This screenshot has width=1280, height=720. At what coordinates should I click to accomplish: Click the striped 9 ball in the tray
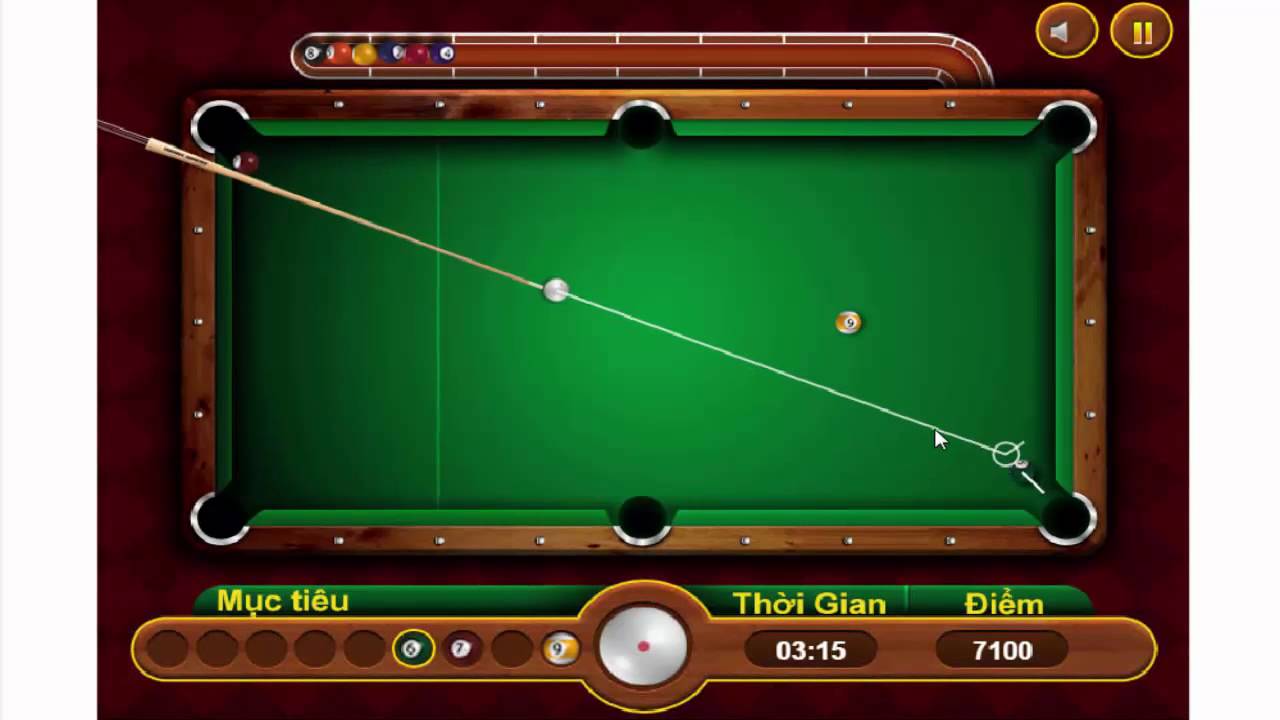coord(560,650)
